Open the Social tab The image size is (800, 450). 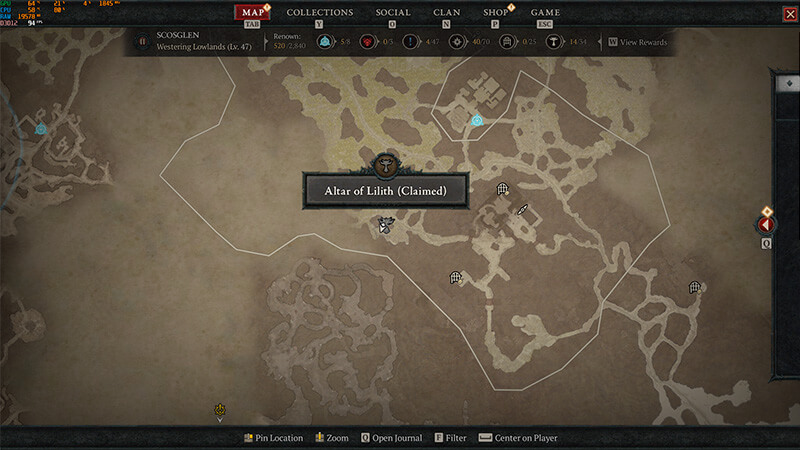tap(393, 12)
